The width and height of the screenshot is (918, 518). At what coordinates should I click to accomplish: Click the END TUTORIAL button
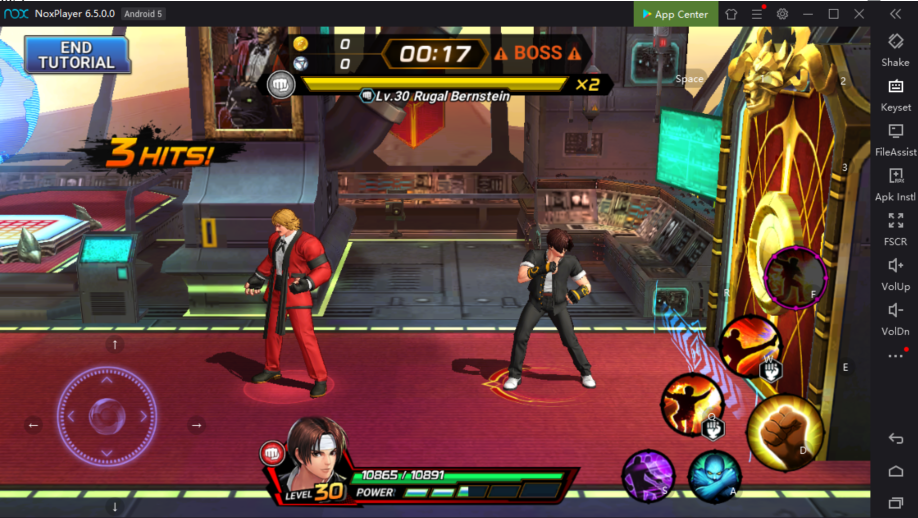[x=76, y=55]
